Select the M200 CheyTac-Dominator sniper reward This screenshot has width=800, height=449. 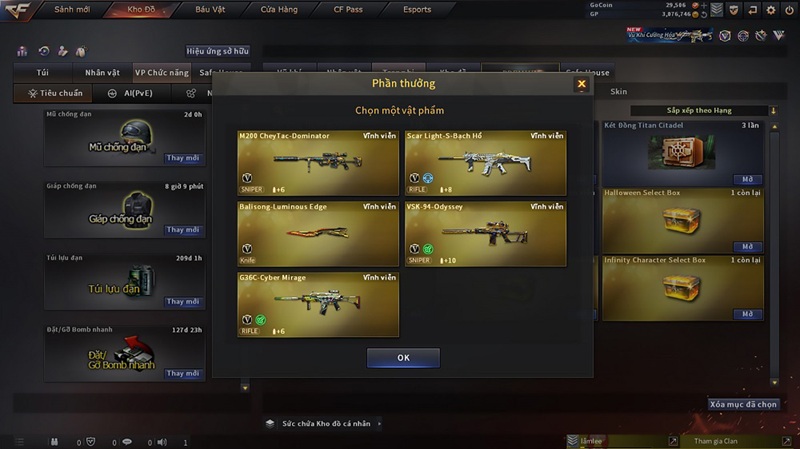pos(318,162)
